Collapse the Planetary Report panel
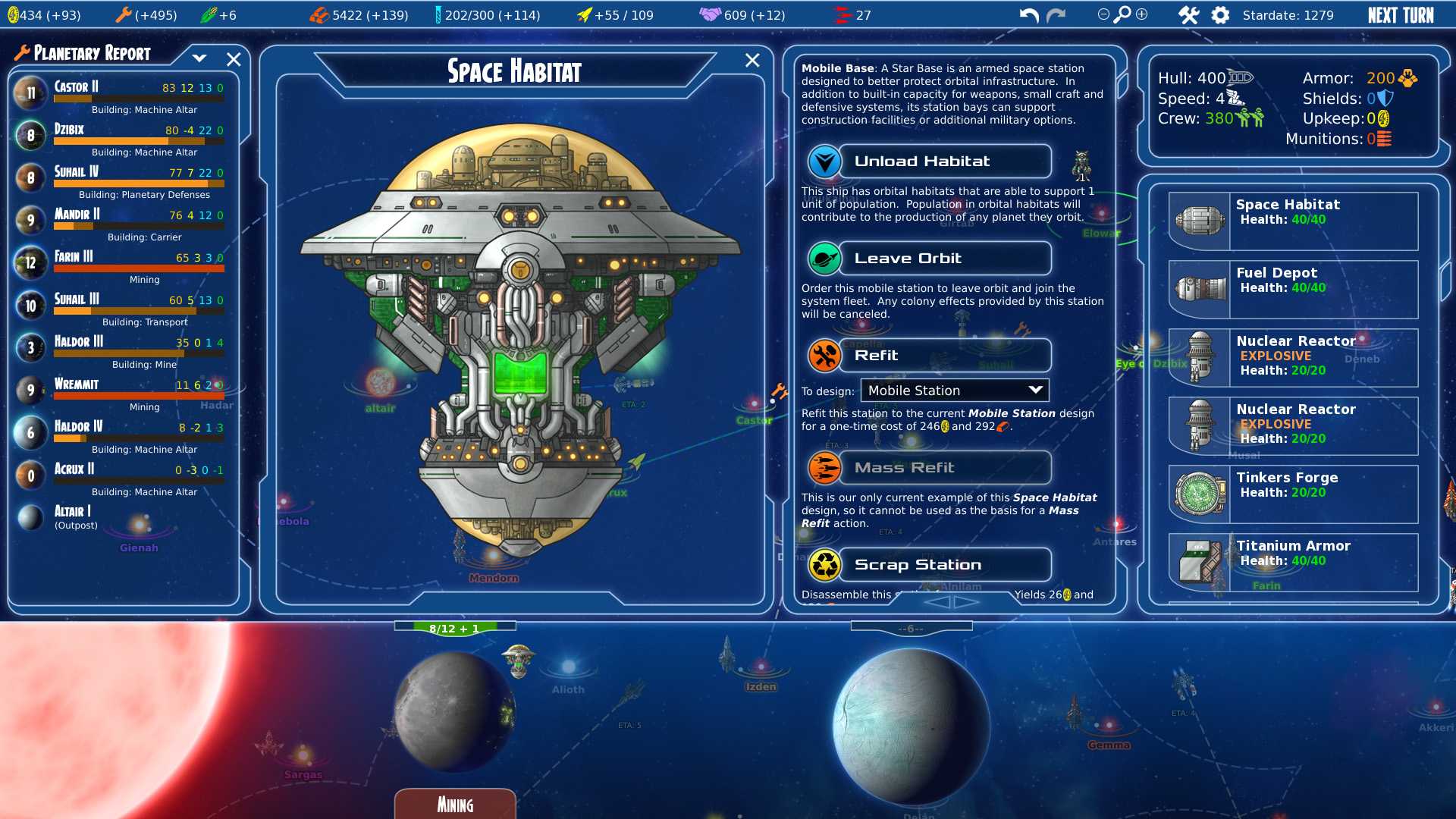This screenshot has height=819, width=1456. [200, 58]
